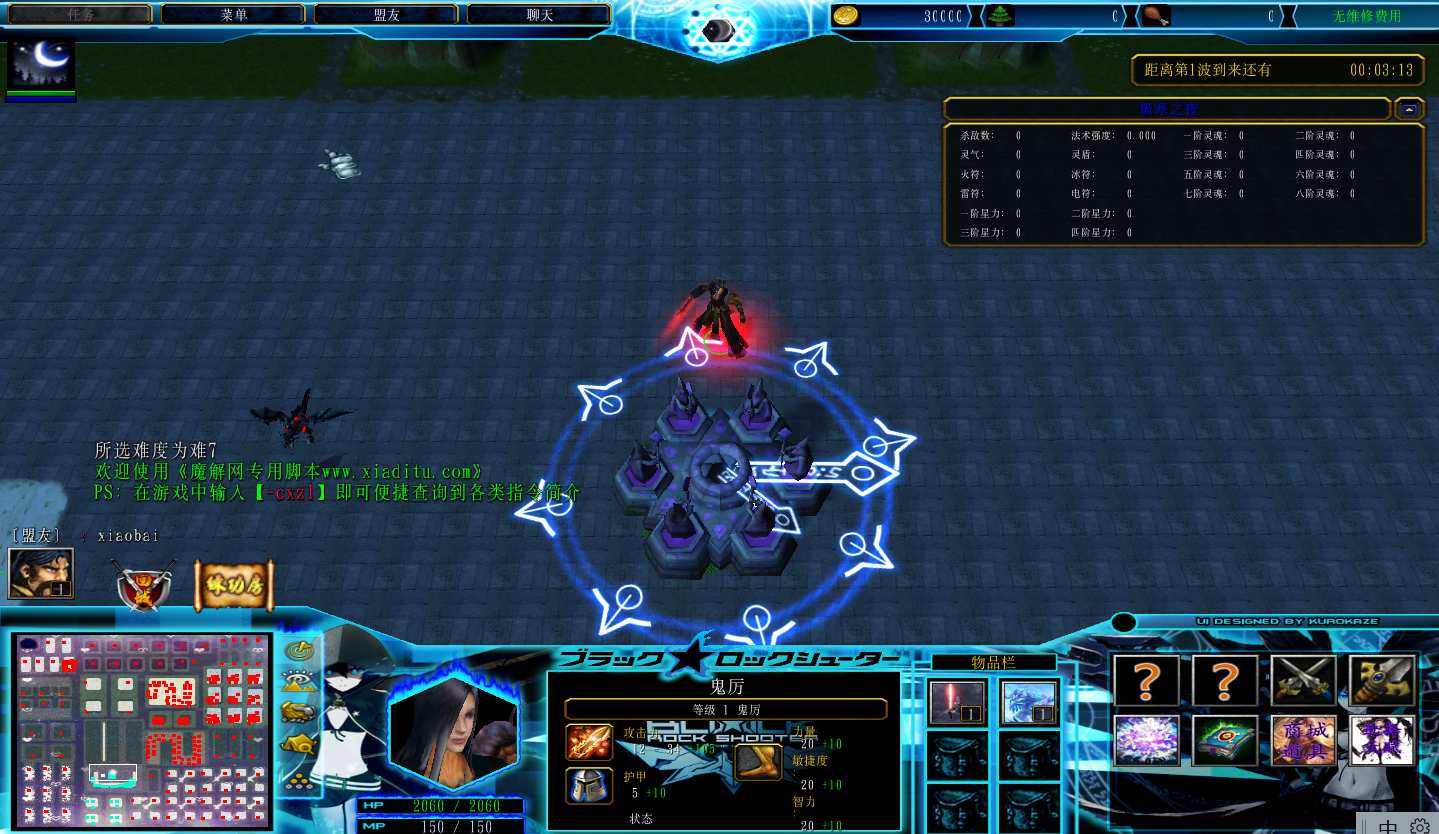Use the red lightsaber inventory item
This screenshot has width=1439, height=834.
click(x=957, y=702)
